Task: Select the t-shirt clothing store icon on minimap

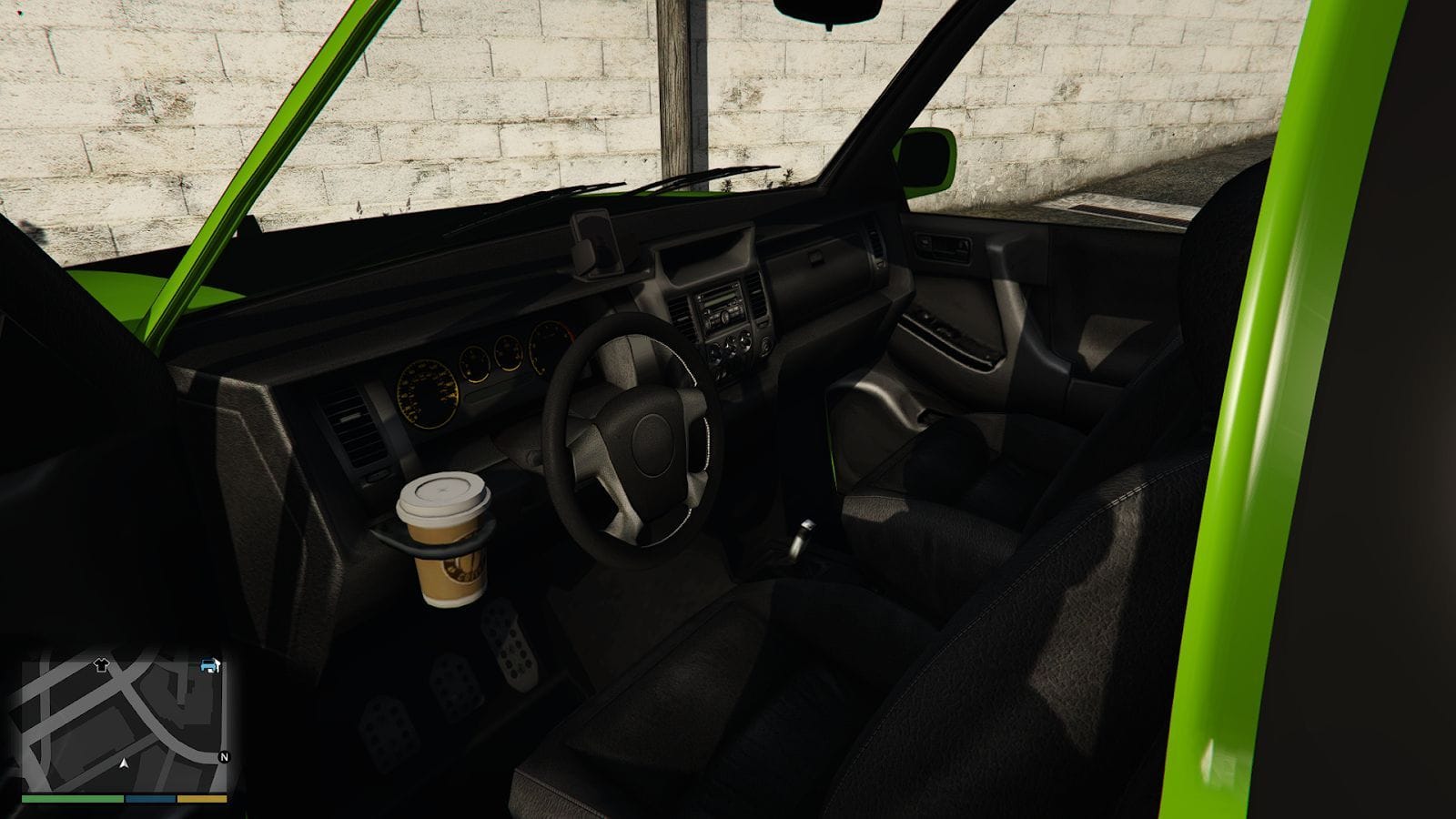Action: point(101,665)
